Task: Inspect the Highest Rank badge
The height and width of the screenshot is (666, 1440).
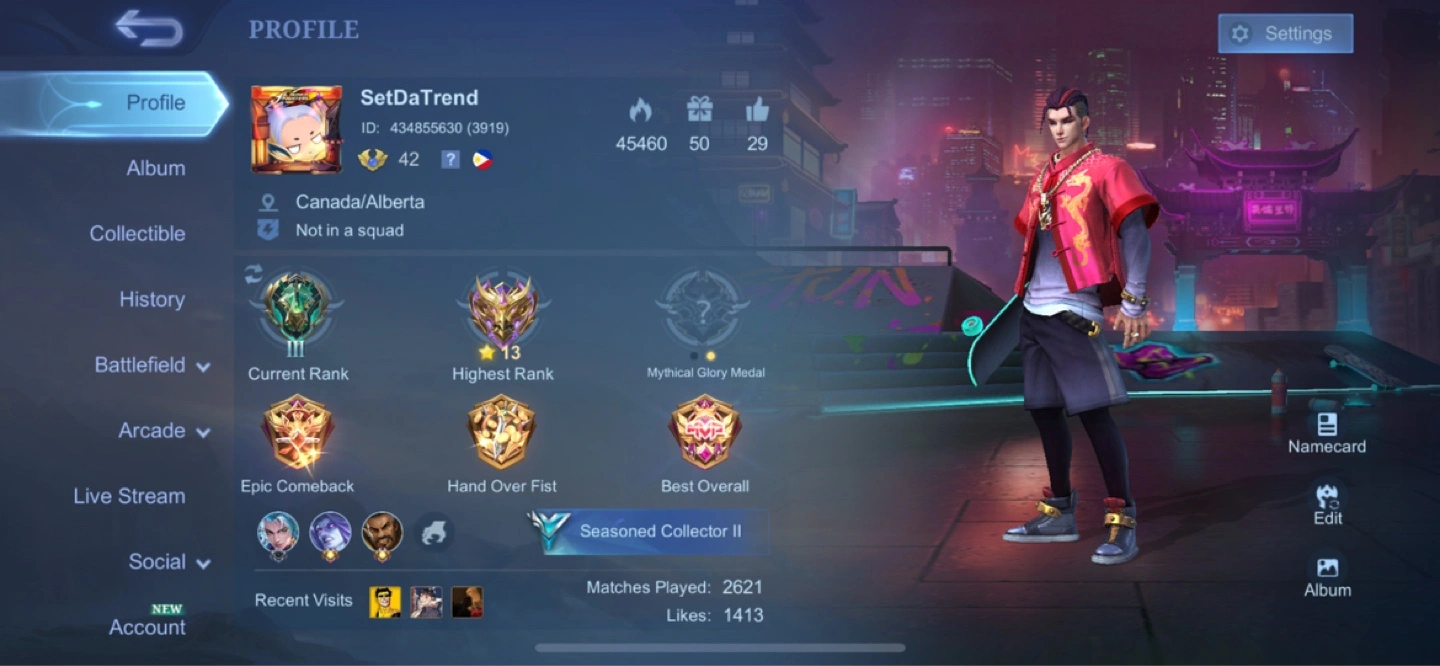Action: 502,311
